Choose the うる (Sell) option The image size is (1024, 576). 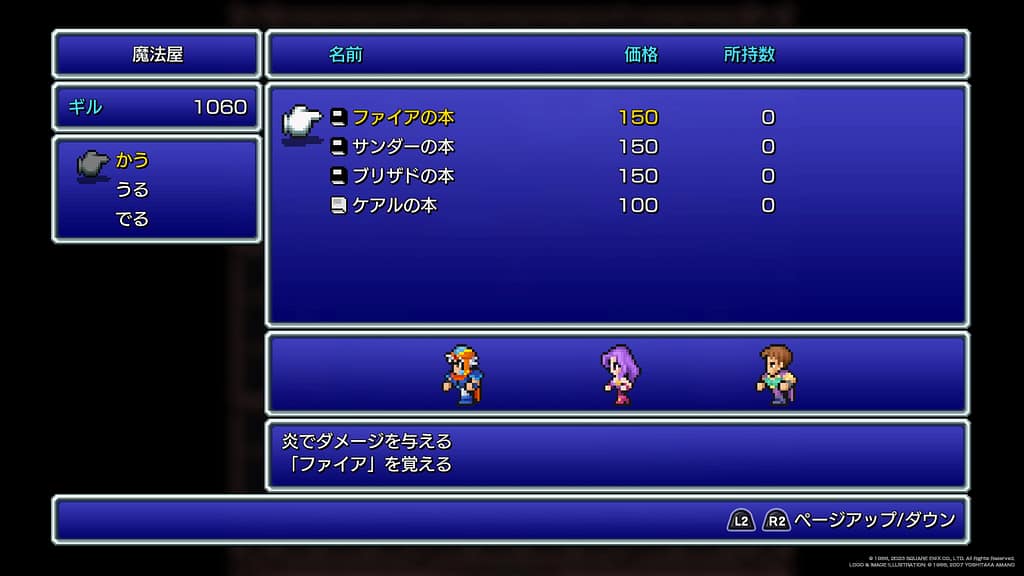(132, 189)
